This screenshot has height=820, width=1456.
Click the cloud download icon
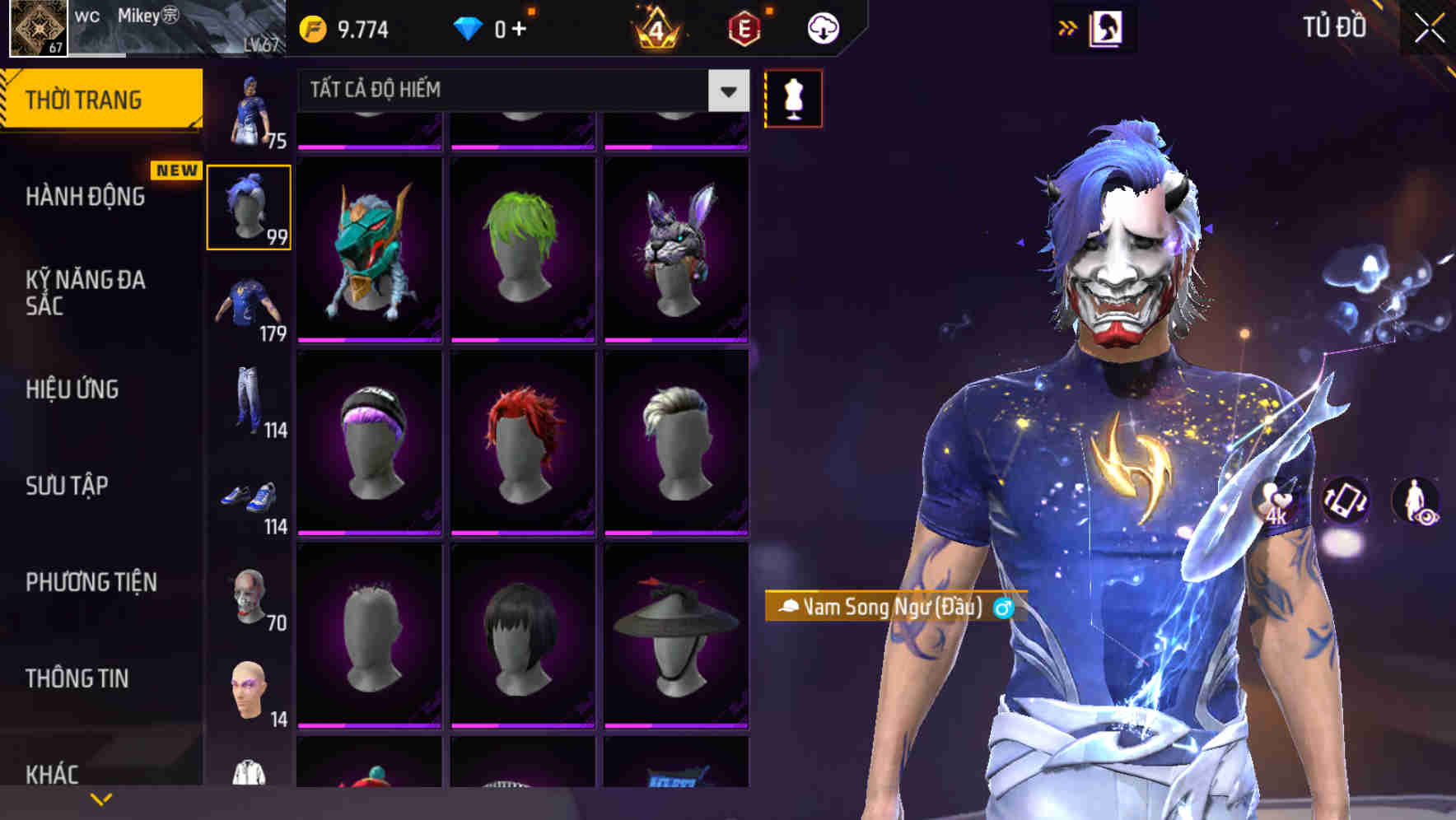[x=822, y=26]
